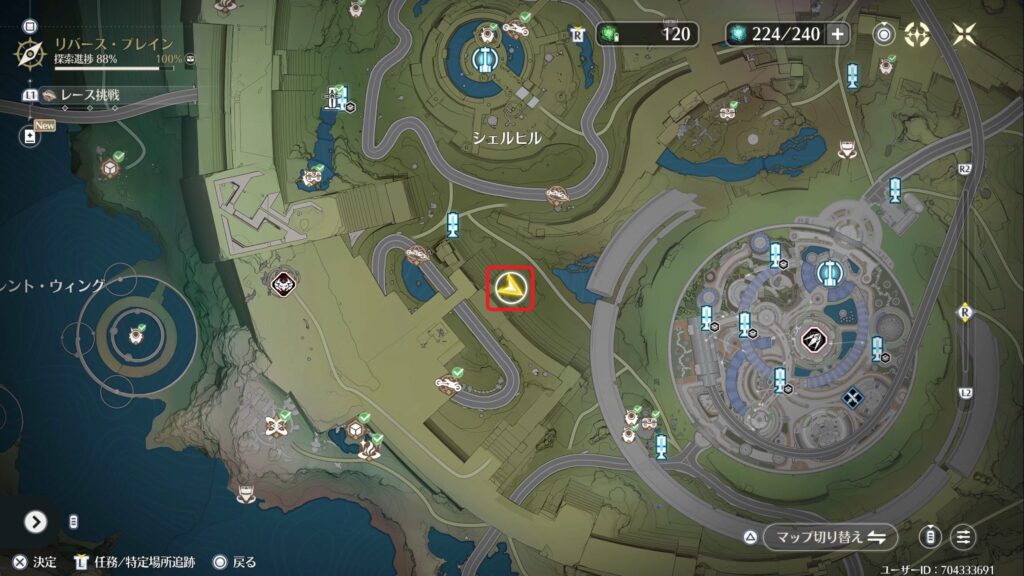Expand the arrow button at bottom left
The height and width of the screenshot is (576, 1024).
(x=36, y=521)
